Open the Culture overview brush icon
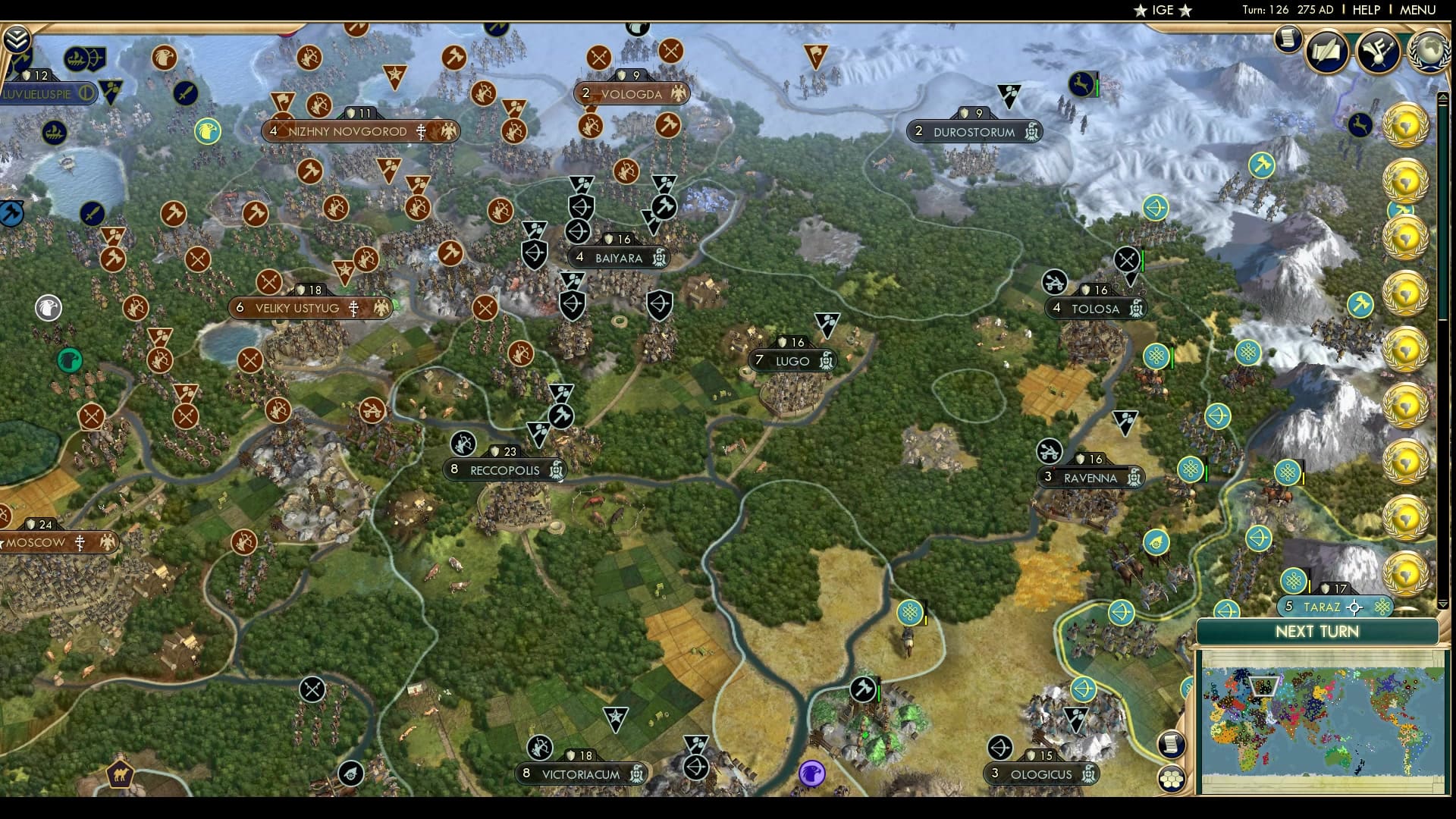 pyautogui.click(x=1379, y=52)
